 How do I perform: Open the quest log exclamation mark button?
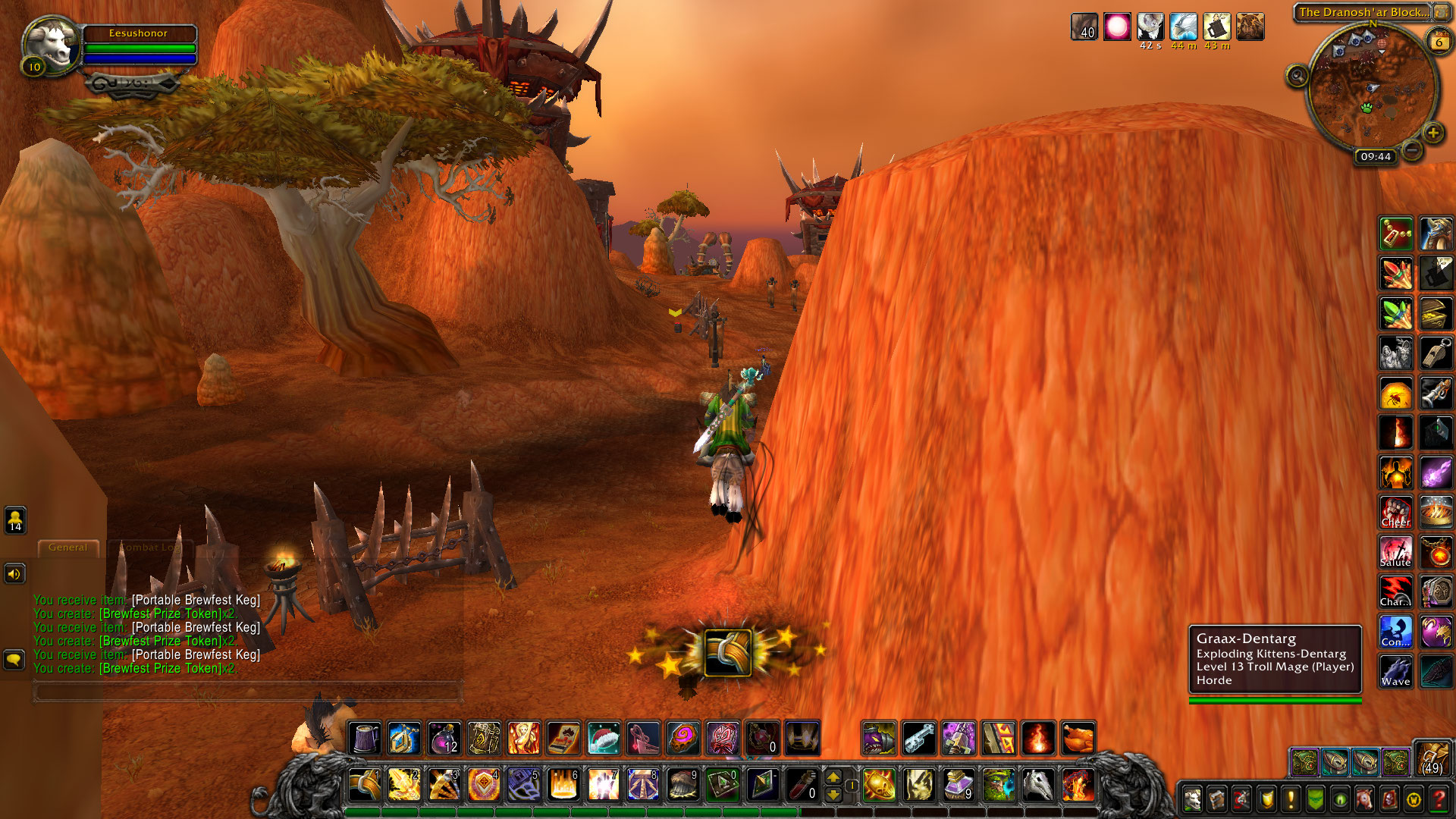[1290, 799]
